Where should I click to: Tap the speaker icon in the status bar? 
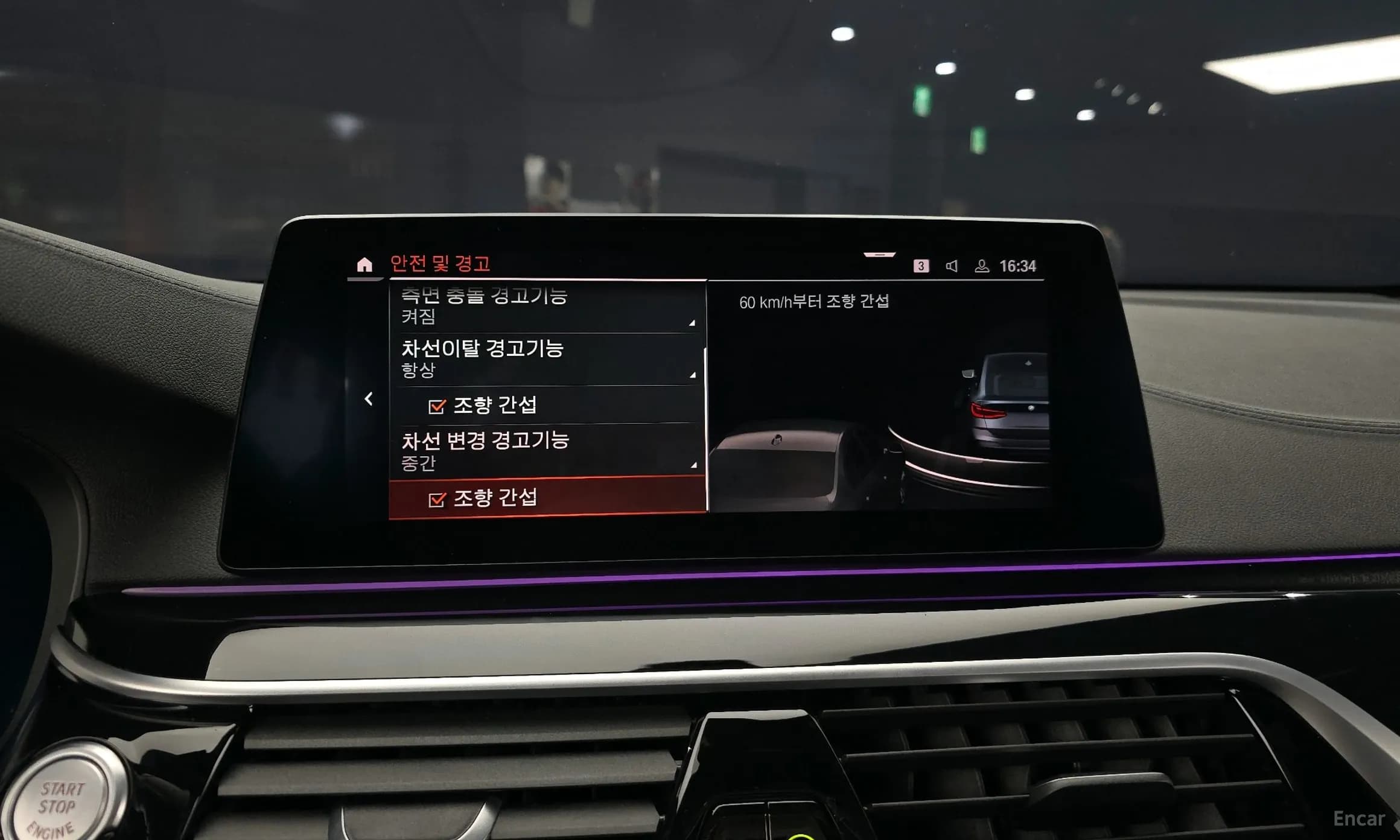(951, 266)
